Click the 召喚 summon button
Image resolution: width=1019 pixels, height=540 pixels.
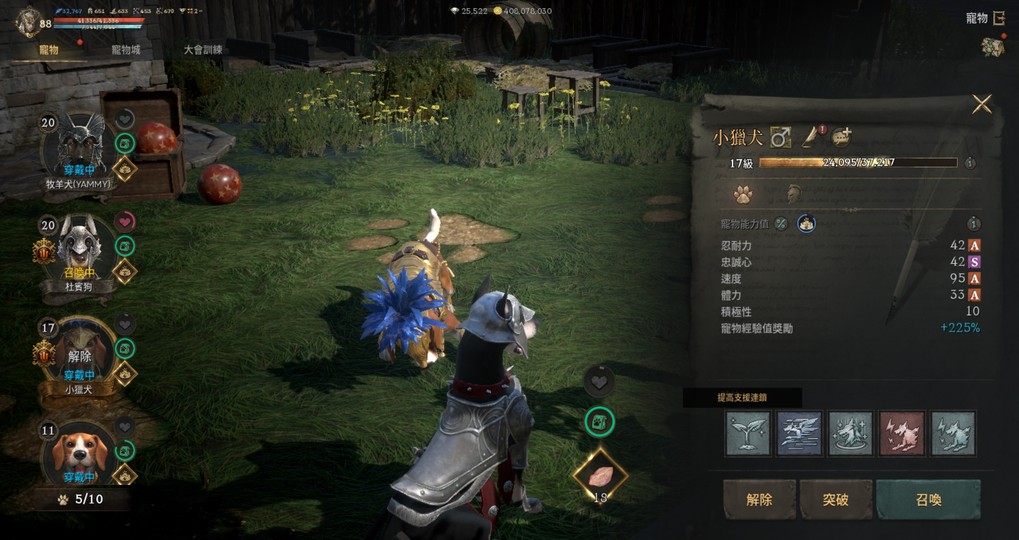pos(927,499)
